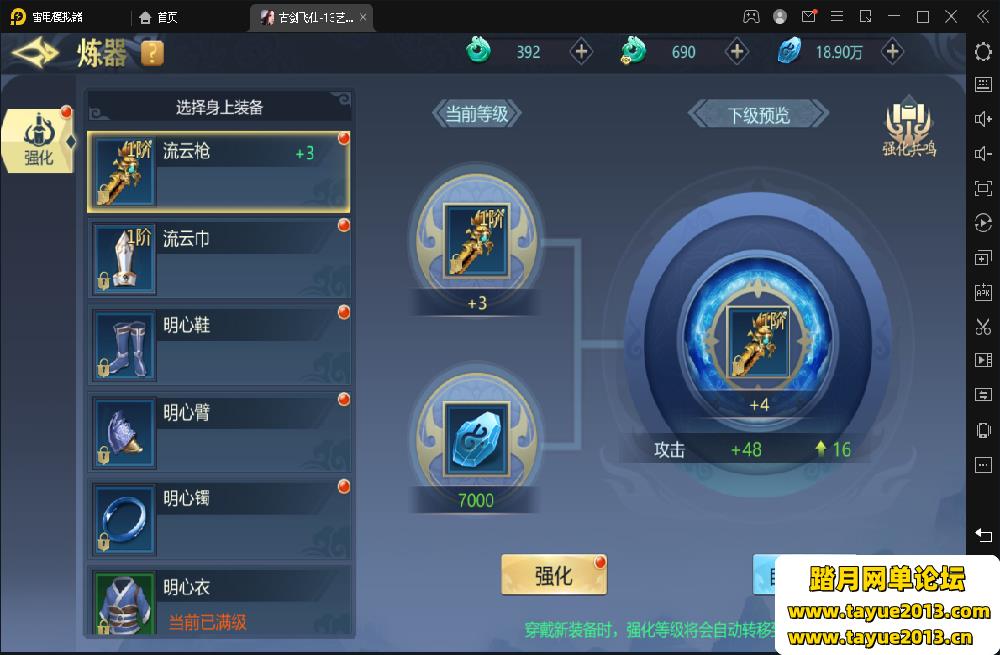This screenshot has width=1000, height=655.
Task: Go back using the arrow icon
Action: click(x=36, y=53)
